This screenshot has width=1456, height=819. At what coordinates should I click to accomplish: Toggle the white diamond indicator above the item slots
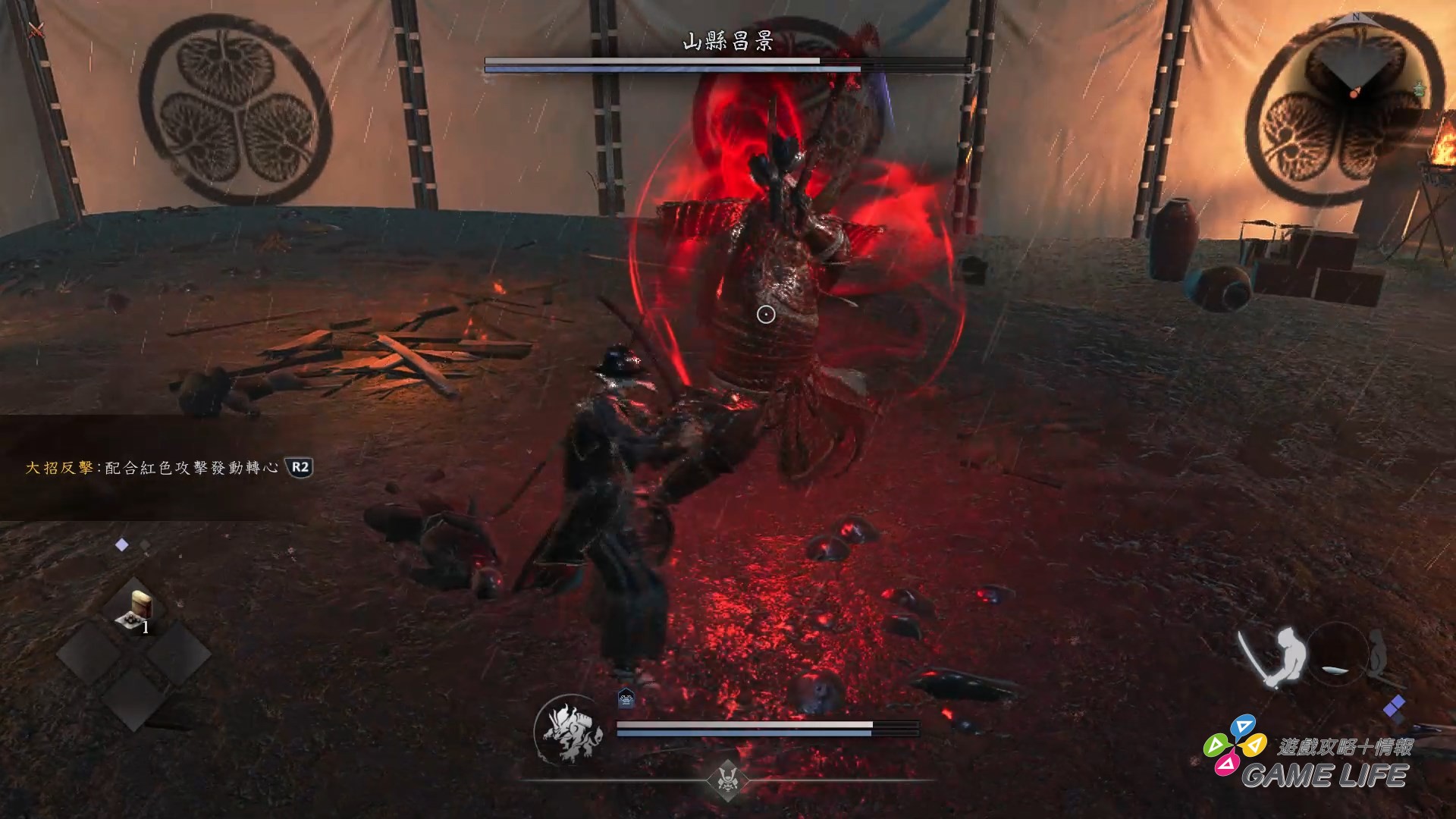[122, 544]
